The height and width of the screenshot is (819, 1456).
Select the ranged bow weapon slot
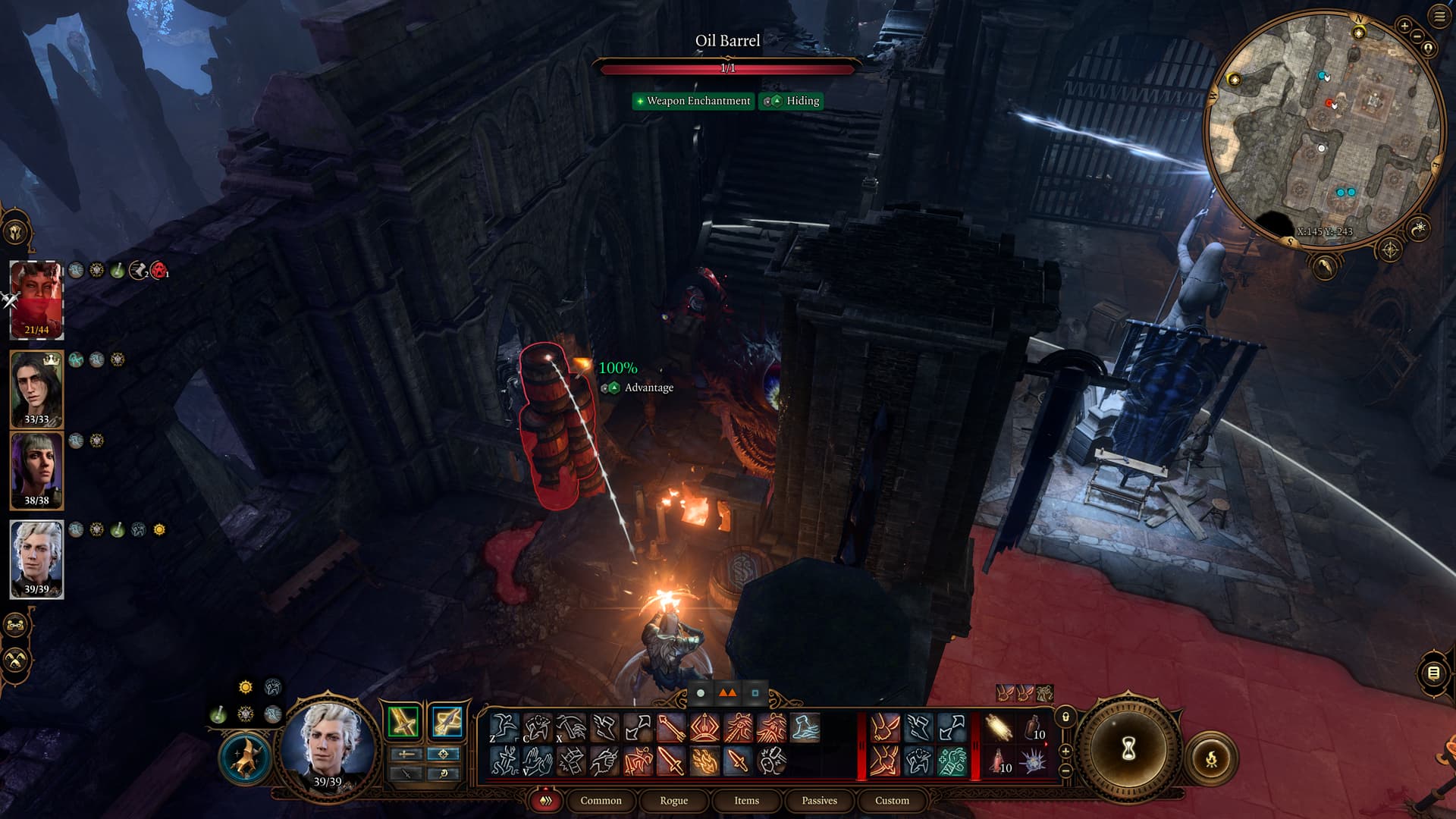(446, 722)
